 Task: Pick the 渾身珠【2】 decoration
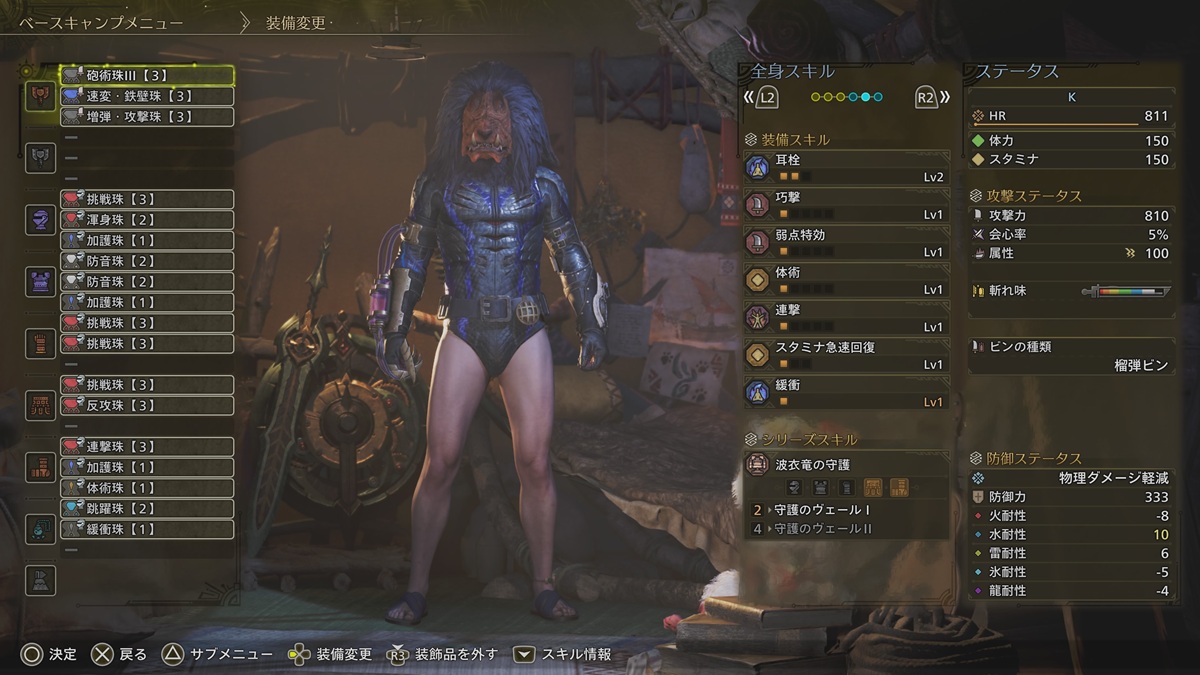147,220
